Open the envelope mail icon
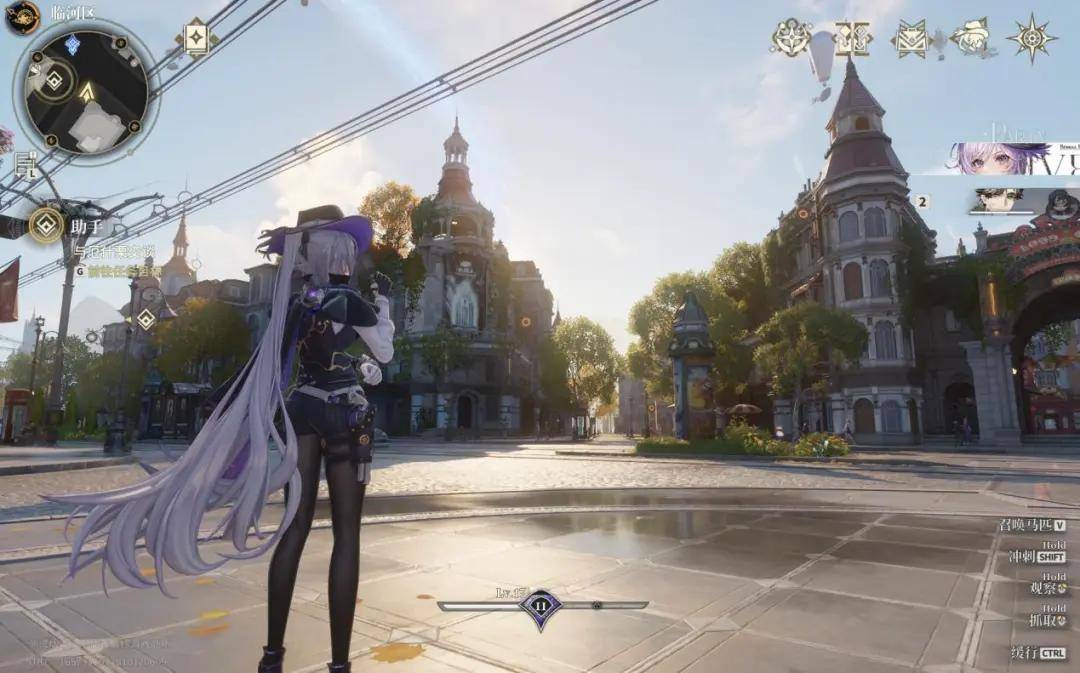Image resolution: width=1080 pixels, height=673 pixels. 911,38
